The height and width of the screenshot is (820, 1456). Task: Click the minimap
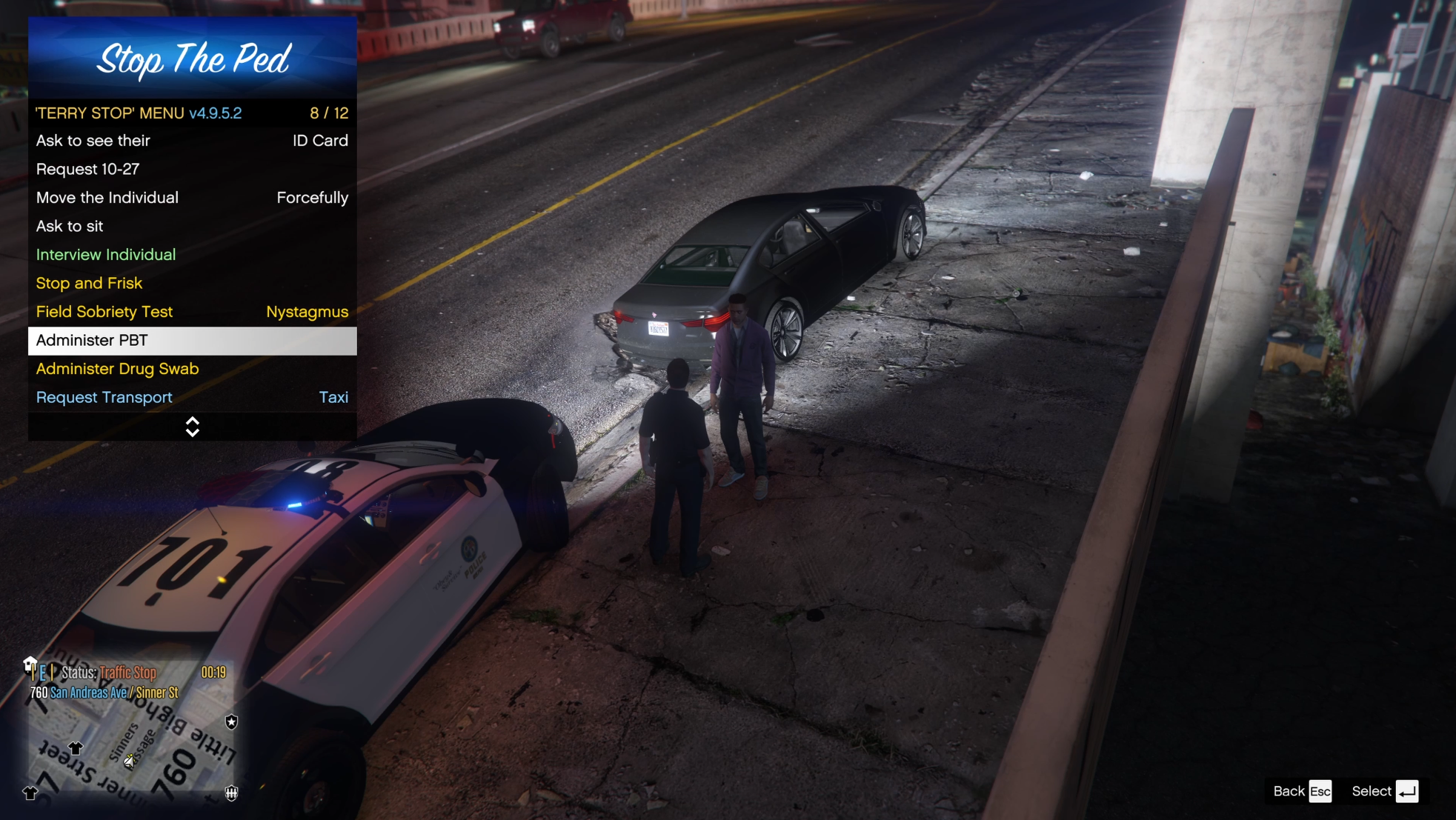(x=132, y=744)
